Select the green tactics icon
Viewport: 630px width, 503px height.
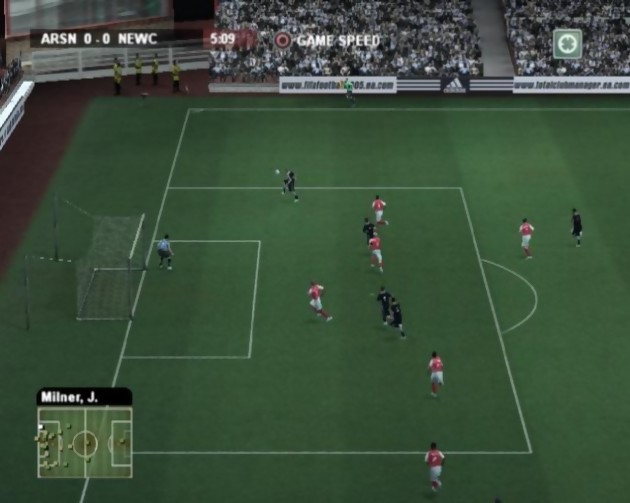[567, 43]
